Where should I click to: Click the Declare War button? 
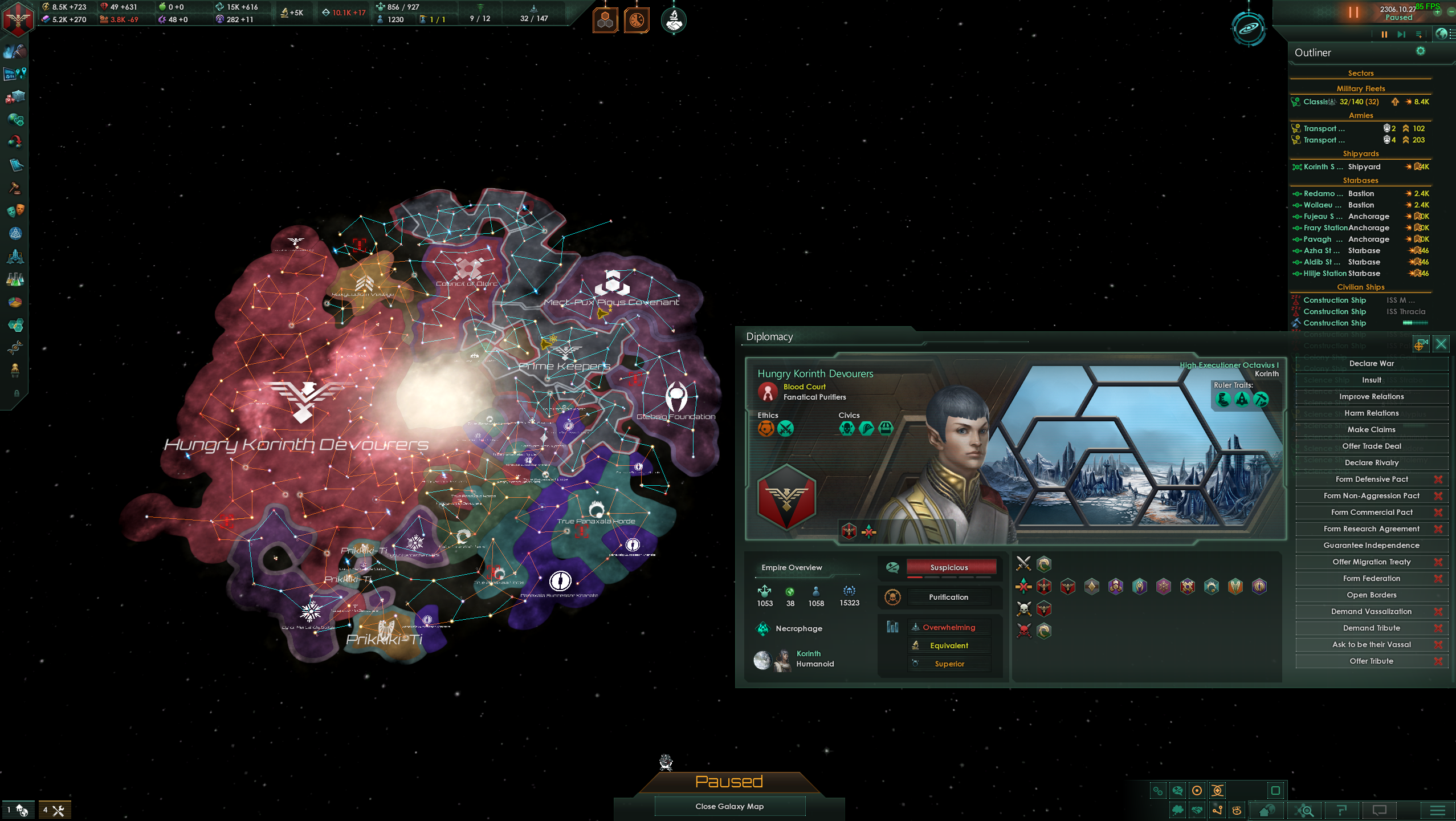coord(1371,364)
